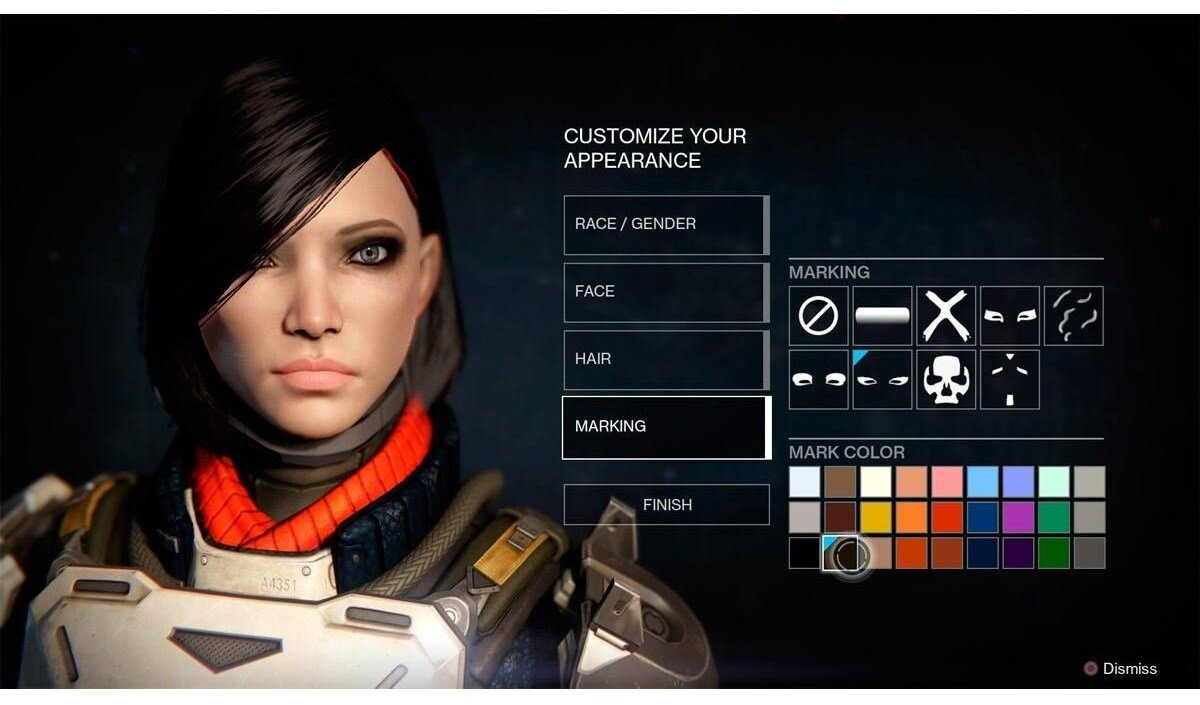The image size is (1200, 705).
Task: Pick the skull face marking
Action: pos(946,380)
